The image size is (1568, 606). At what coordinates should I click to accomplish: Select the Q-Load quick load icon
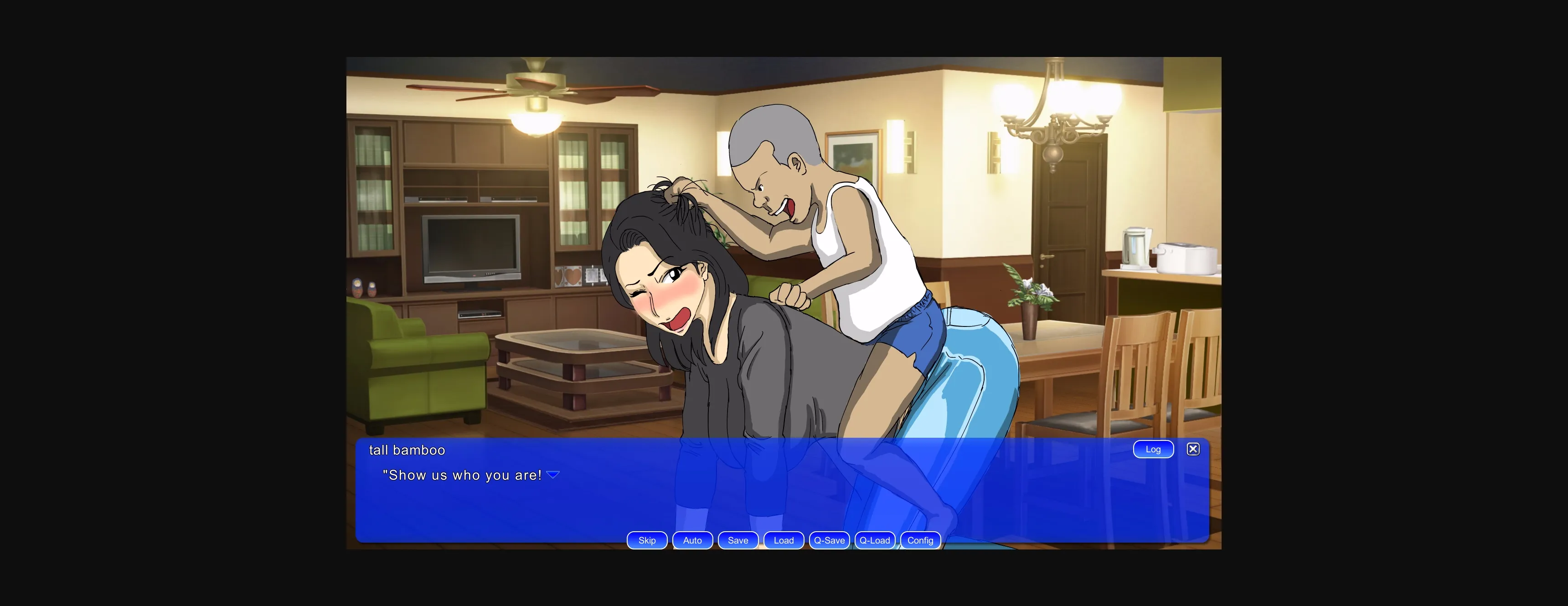[x=875, y=540]
